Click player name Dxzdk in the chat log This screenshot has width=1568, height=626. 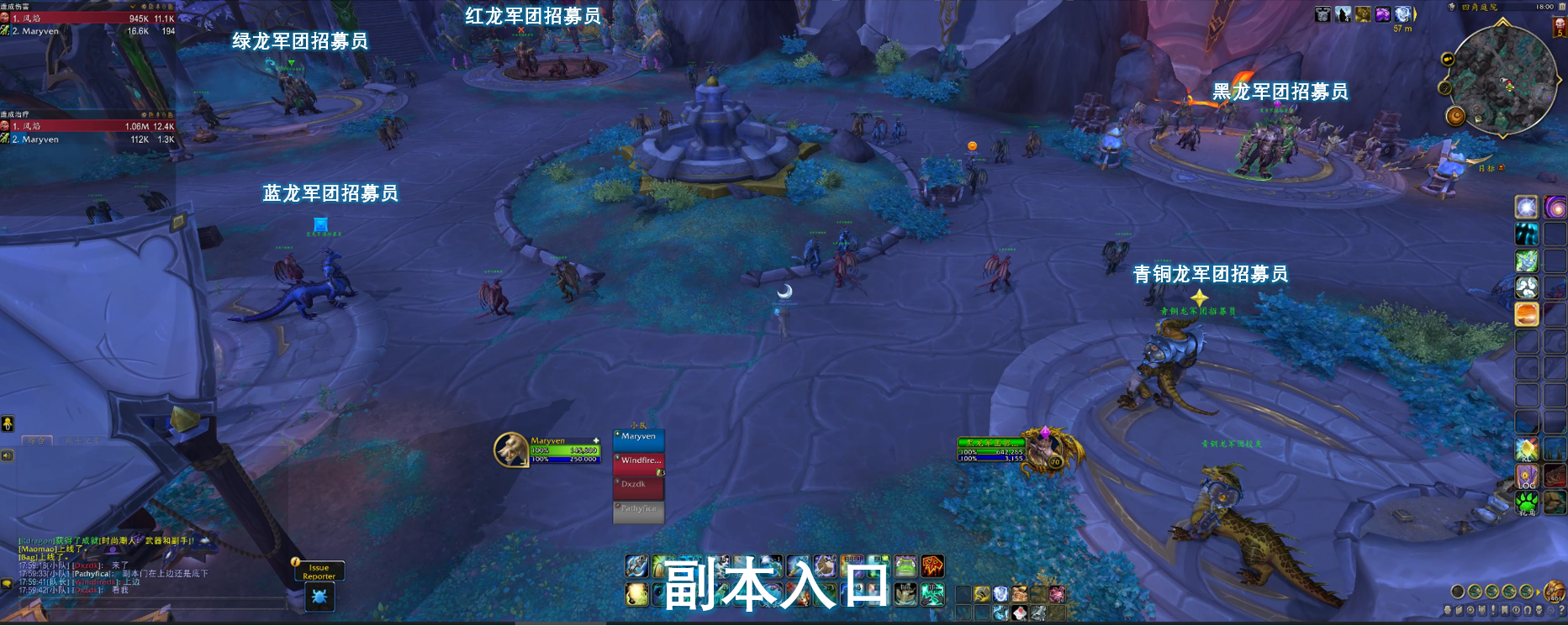[85, 566]
